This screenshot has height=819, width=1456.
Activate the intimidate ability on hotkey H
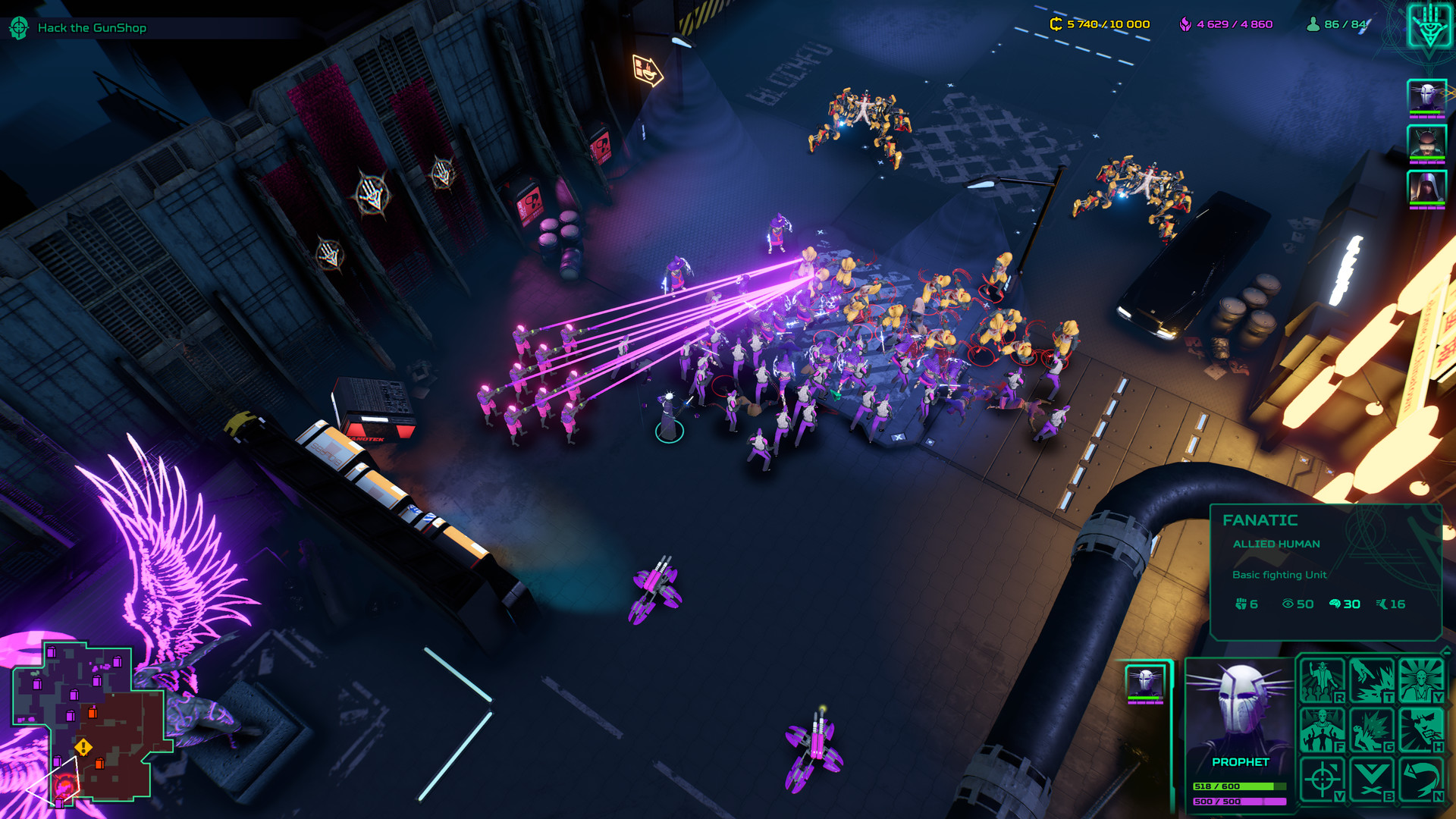pyautogui.click(x=1421, y=730)
